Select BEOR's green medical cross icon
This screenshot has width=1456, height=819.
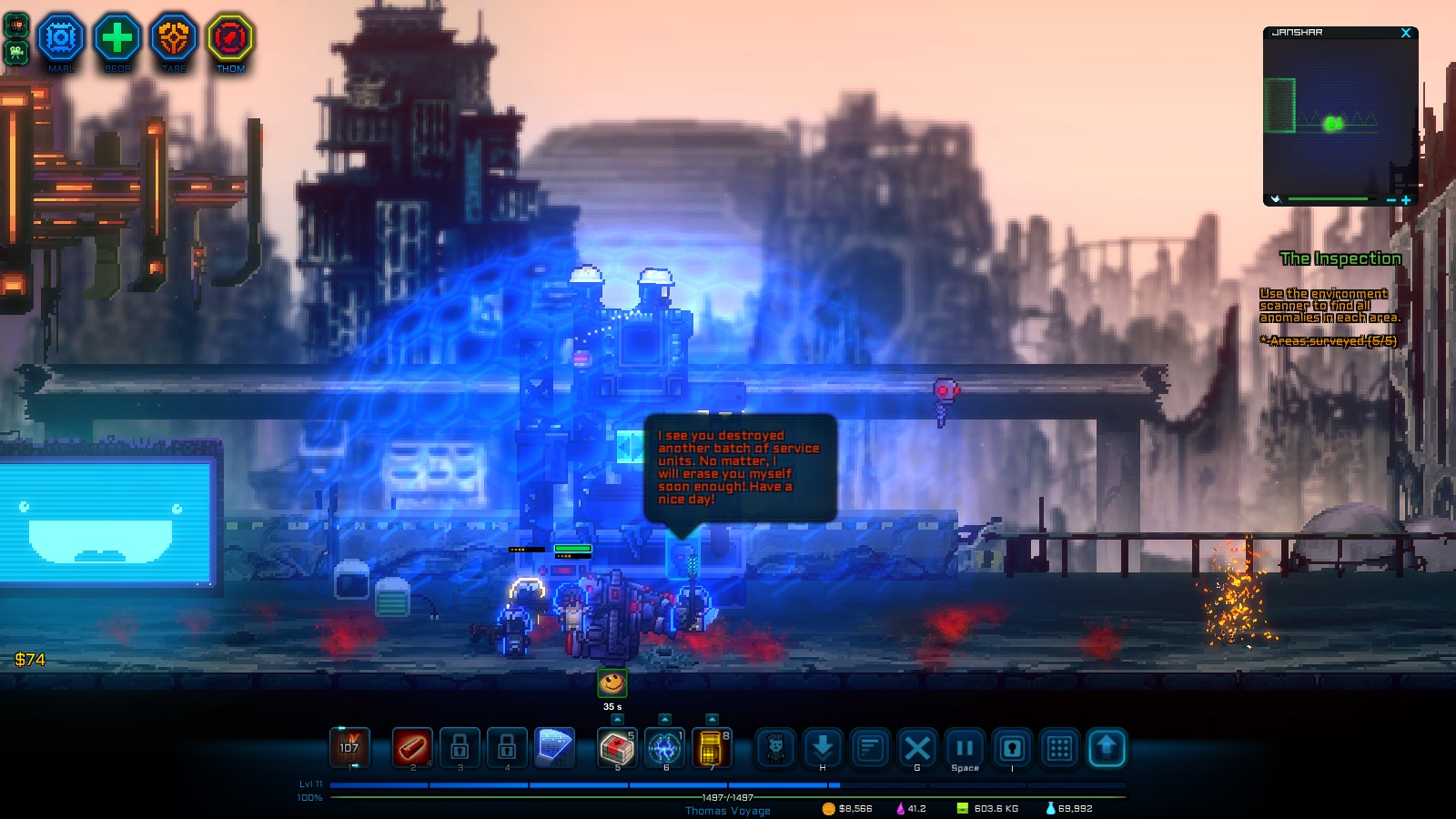point(116,38)
